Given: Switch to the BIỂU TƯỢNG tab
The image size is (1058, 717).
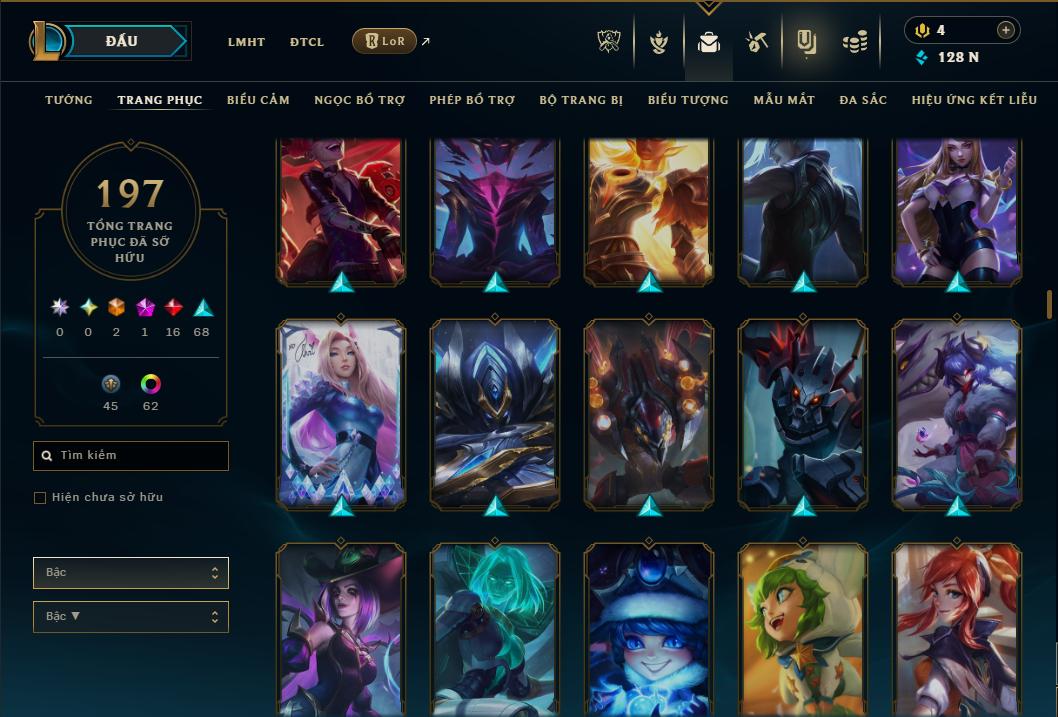Looking at the screenshot, I should click(x=688, y=100).
